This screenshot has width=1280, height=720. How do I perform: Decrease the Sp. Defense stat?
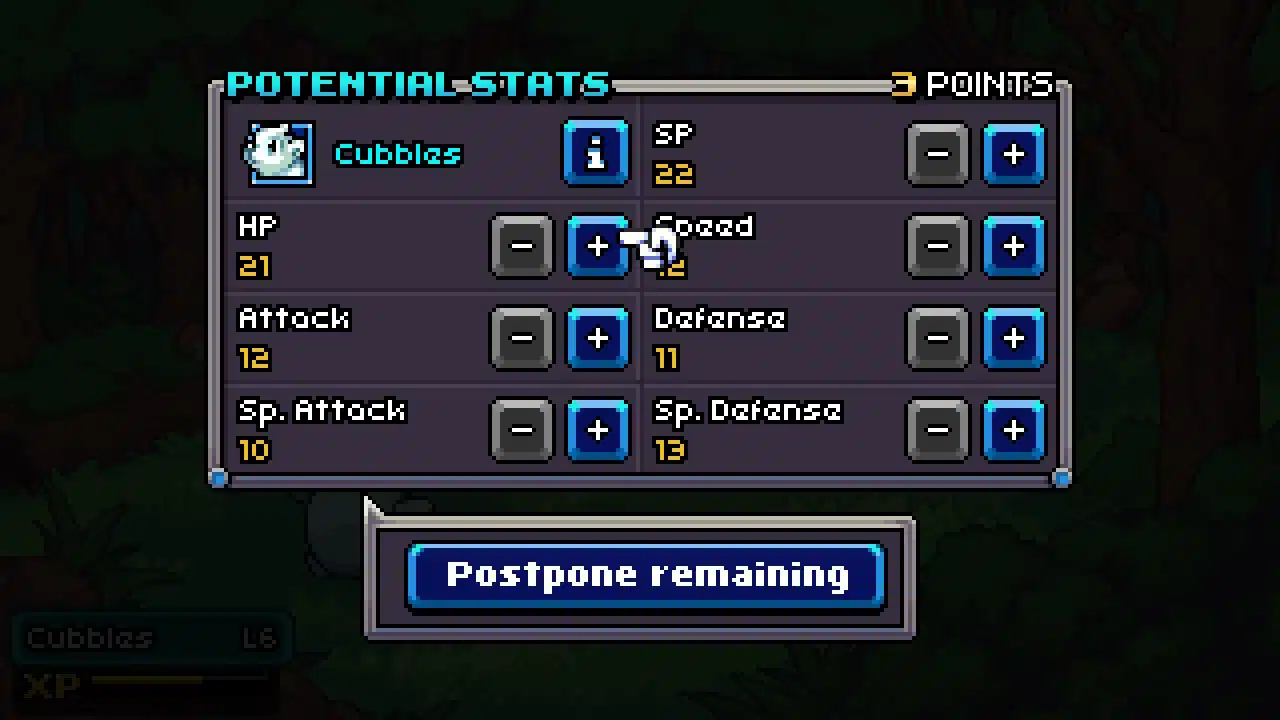pyautogui.click(x=937, y=430)
